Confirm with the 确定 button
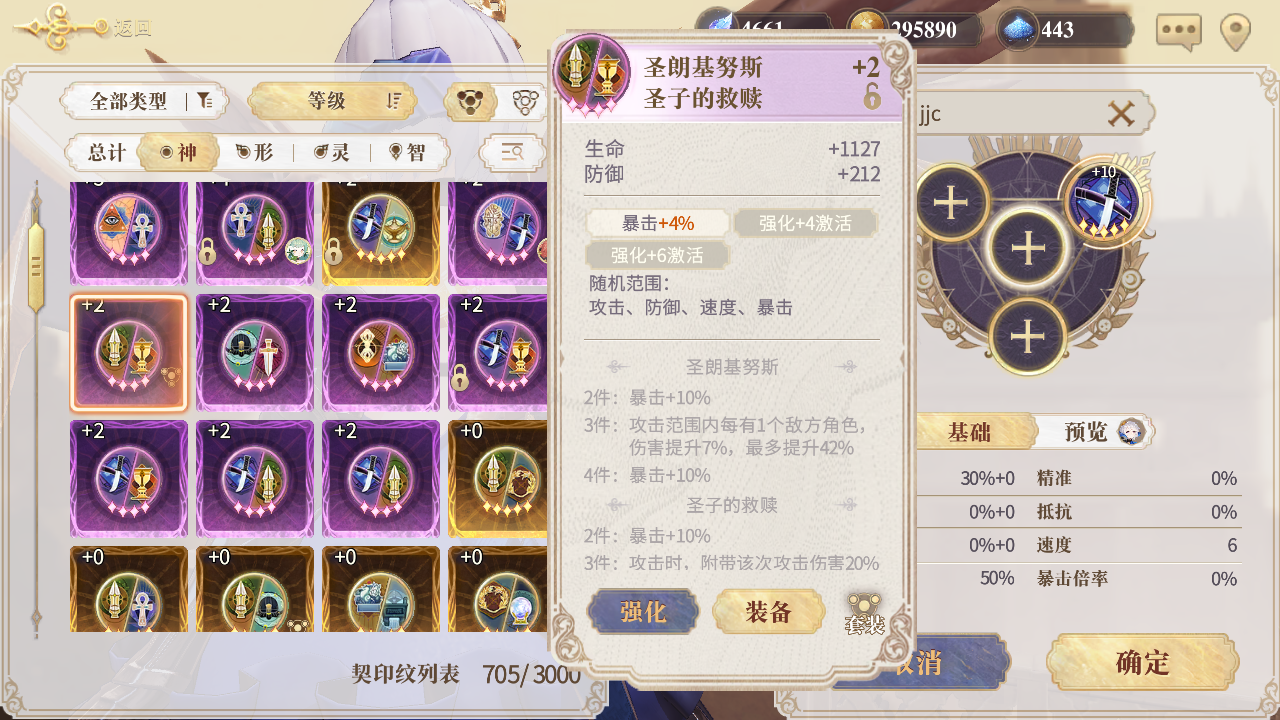 pos(1143,662)
